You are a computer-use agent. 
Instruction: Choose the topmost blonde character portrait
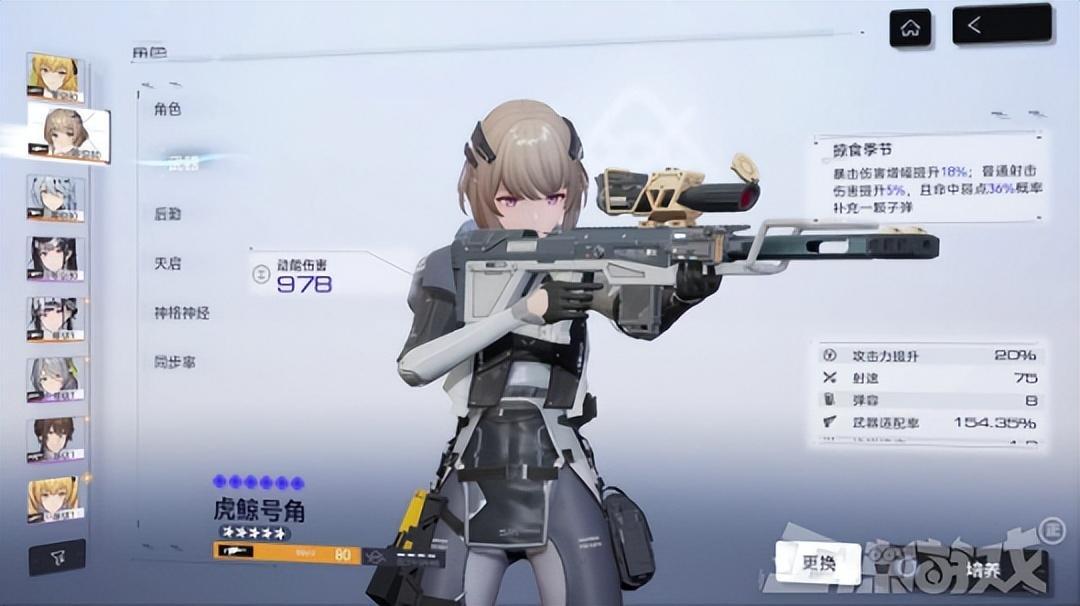pyautogui.click(x=55, y=78)
